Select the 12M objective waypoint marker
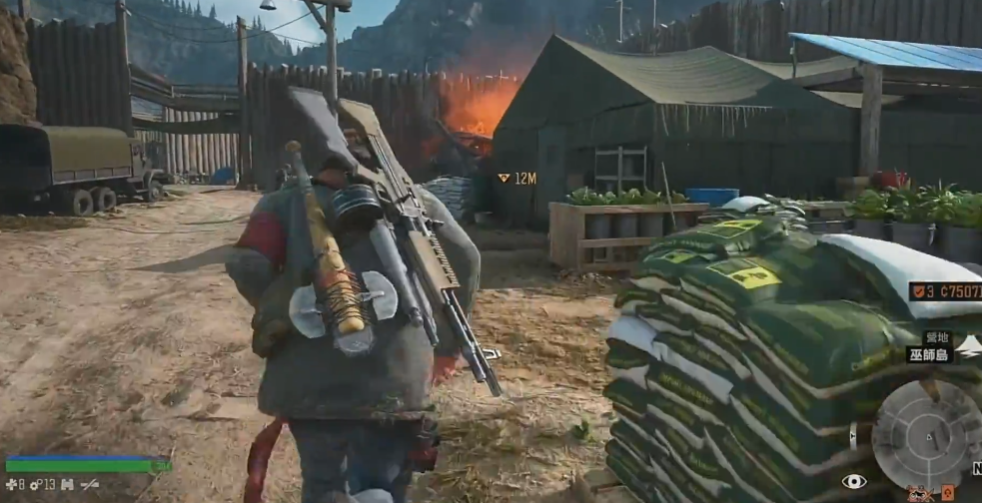This screenshot has width=982, height=503. point(504,178)
